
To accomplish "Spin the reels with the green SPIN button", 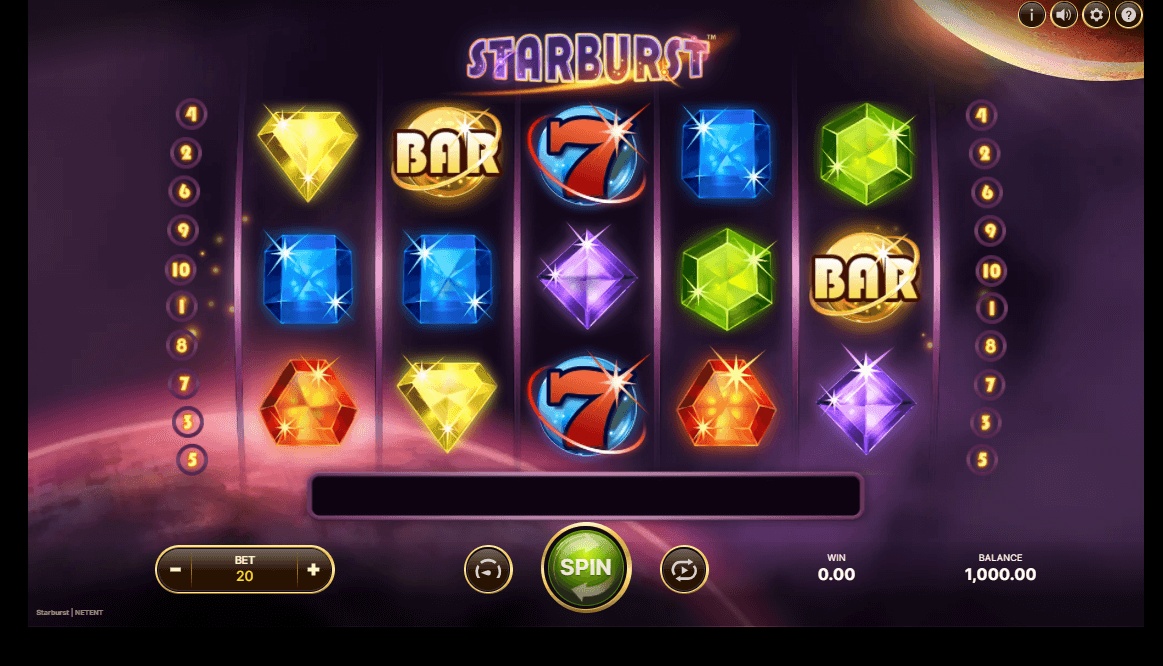I will click(x=585, y=568).
